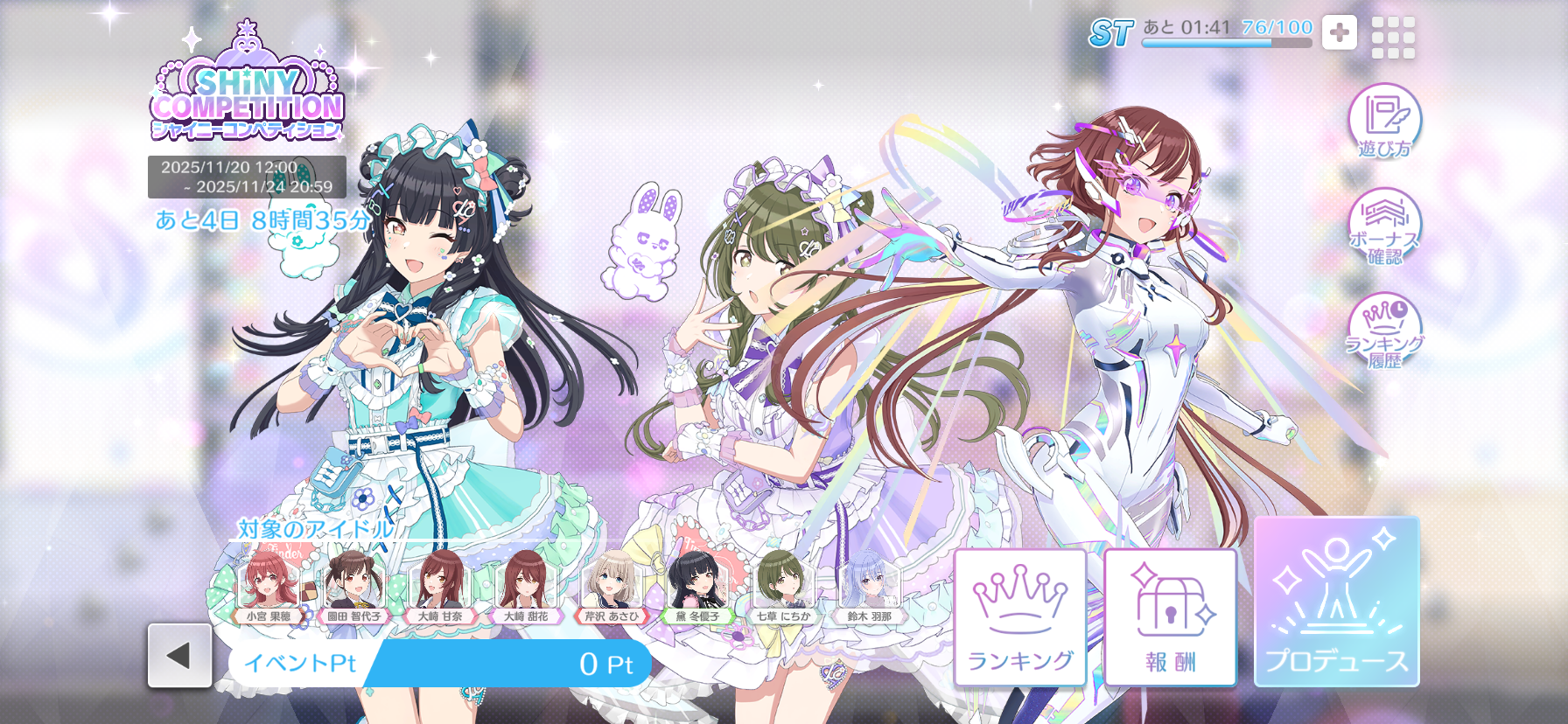
Task: Open the プロデュース (Produce) button
Action: (x=1336, y=602)
